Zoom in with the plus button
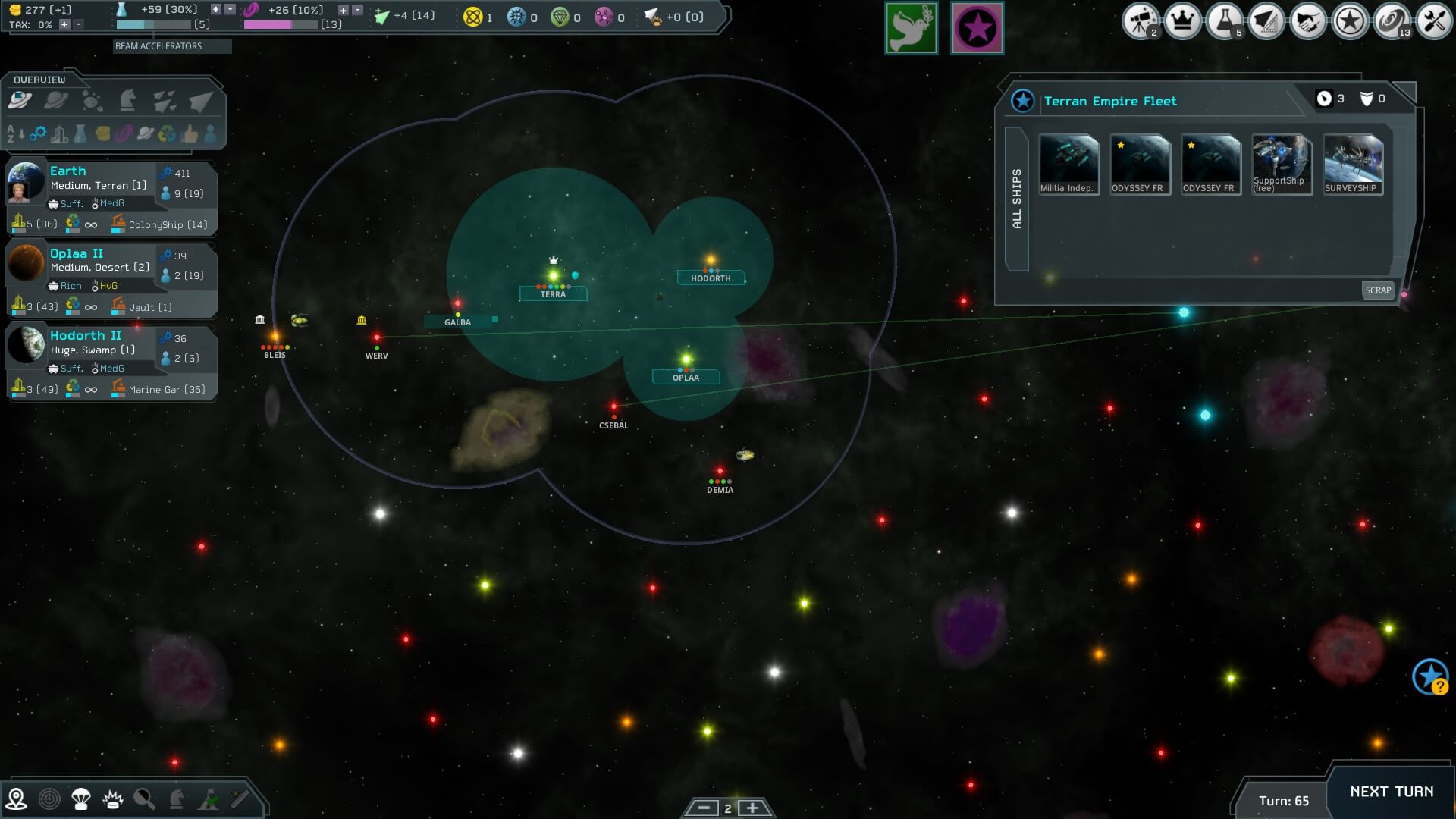Screen dimensions: 1456x819 (x=752, y=808)
